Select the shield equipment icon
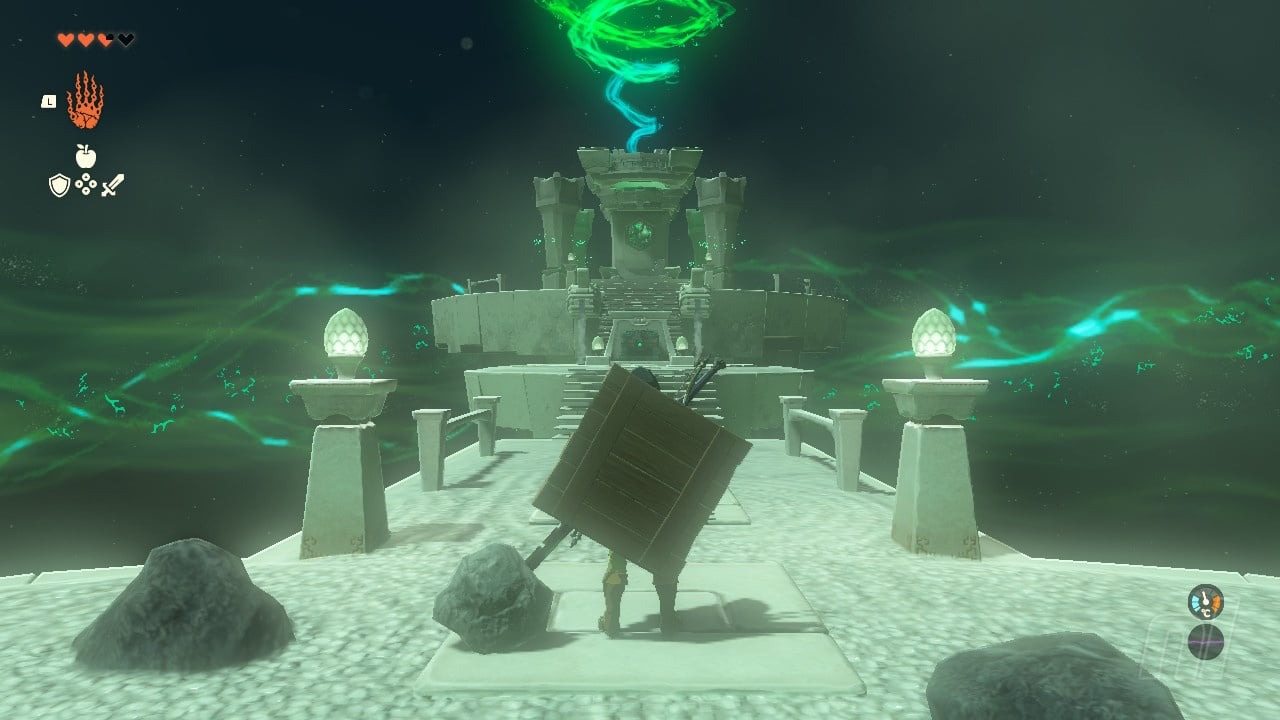 click(x=58, y=183)
